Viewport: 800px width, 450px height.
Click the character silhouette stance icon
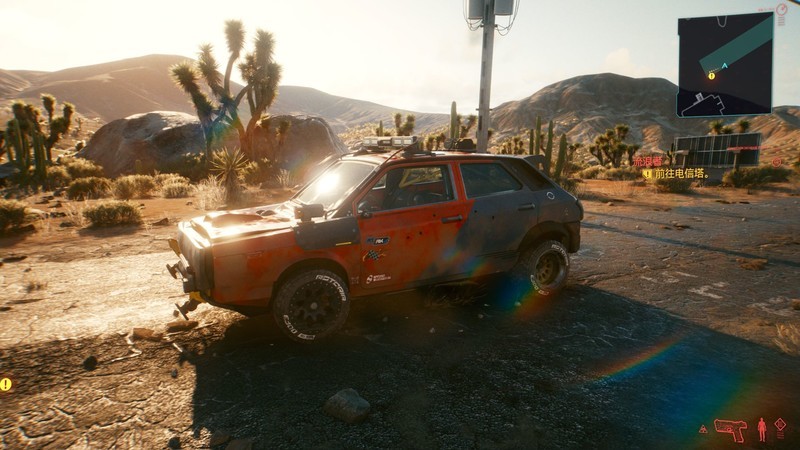[762, 429]
